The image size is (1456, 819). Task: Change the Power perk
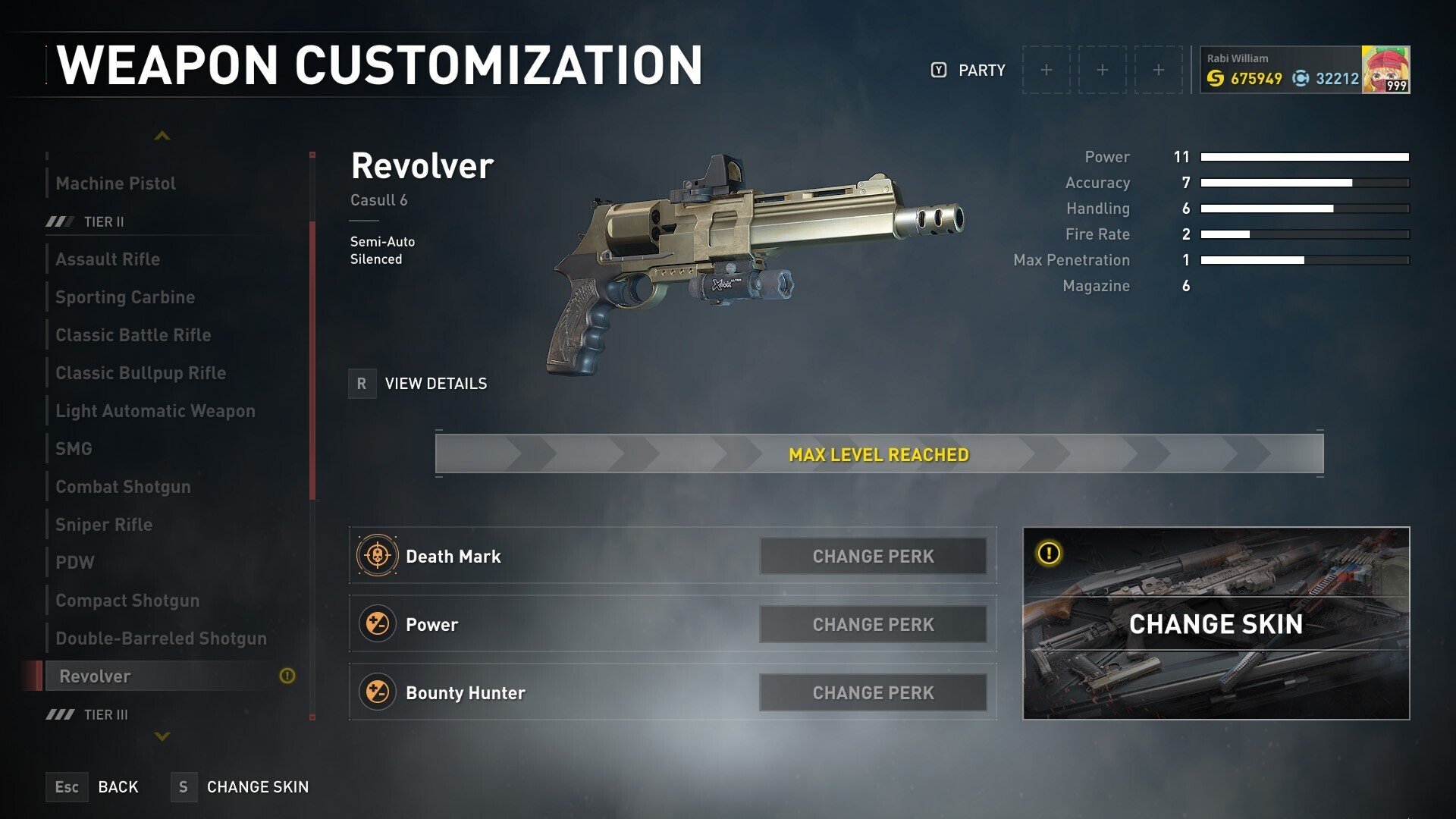click(x=873, y=625)
